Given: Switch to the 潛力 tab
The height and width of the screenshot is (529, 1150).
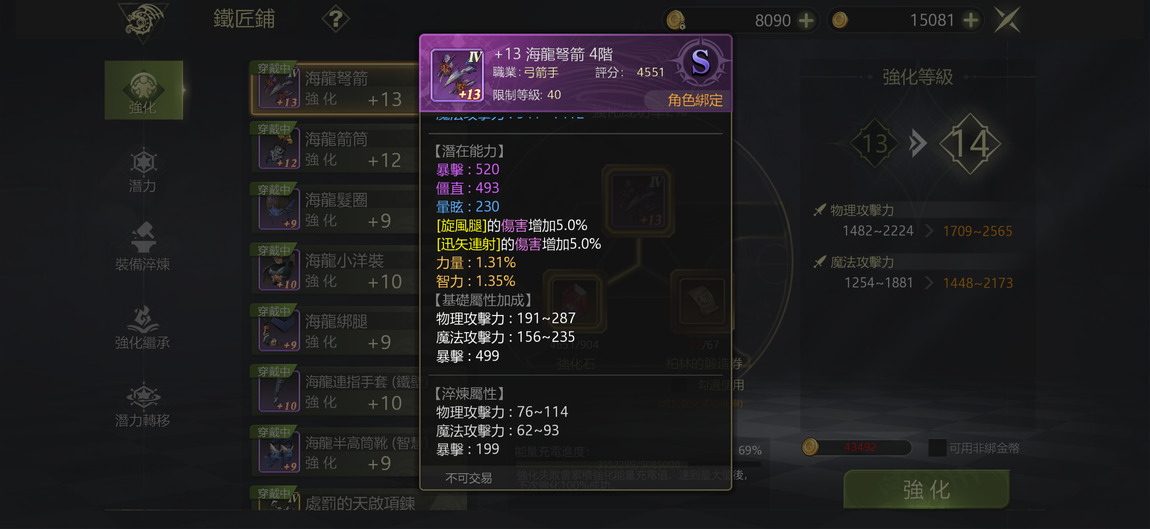Looking at the screenshot, I should (143, 169).
